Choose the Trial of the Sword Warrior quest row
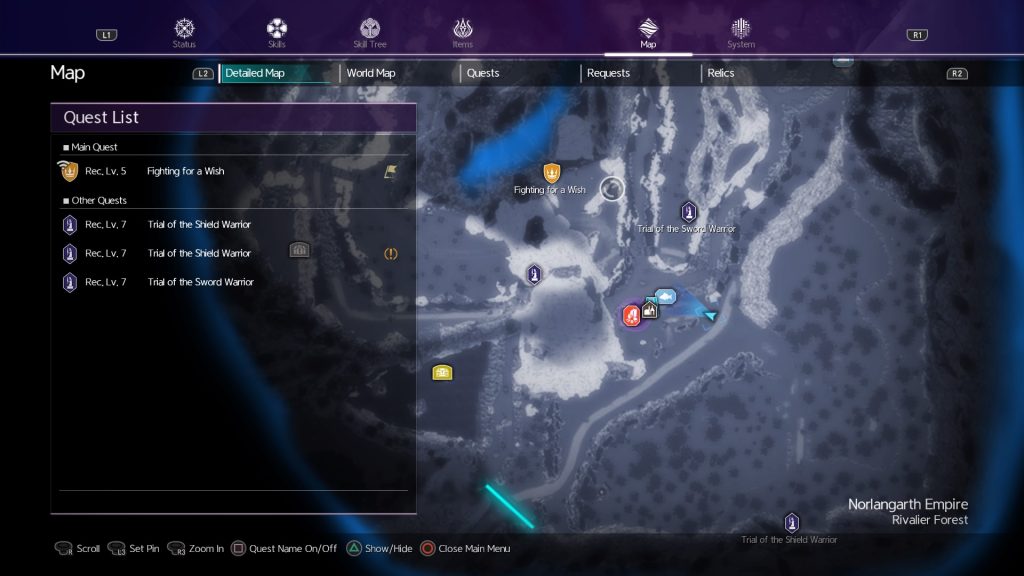This screenshot has width=1024, height=576. click(200, 282)
